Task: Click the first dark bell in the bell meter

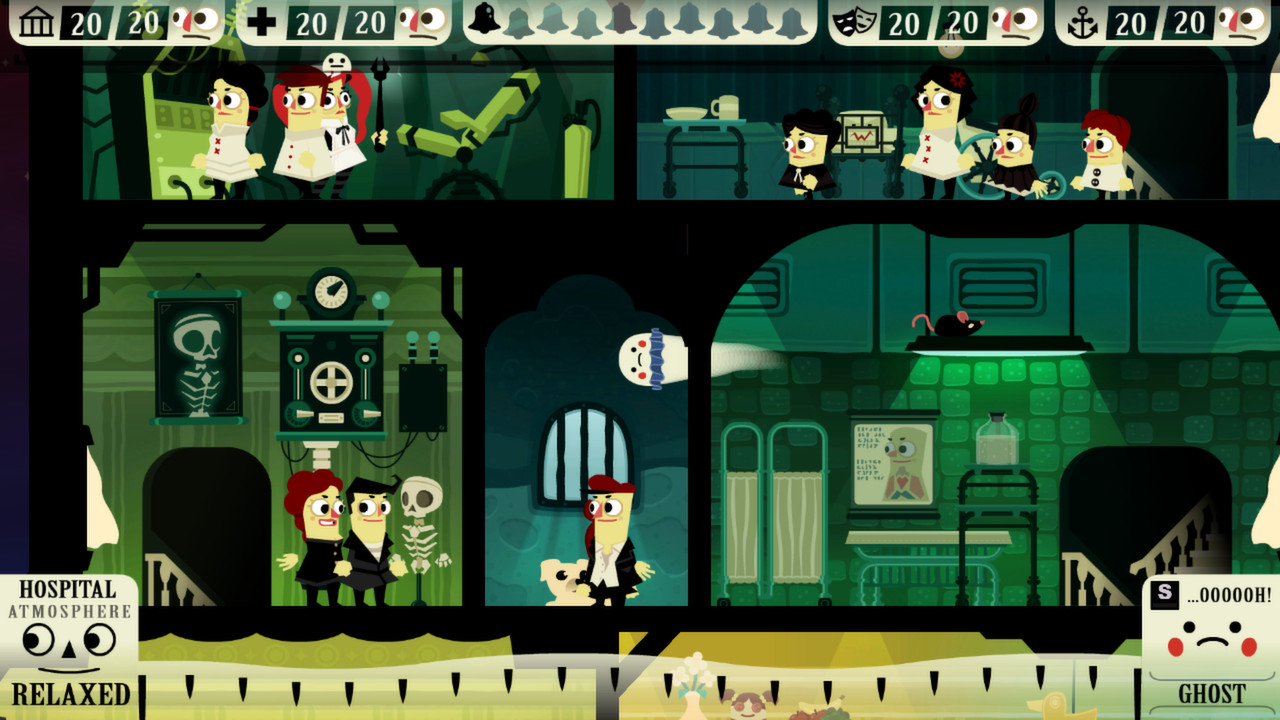Action: (x=483, y=17)
